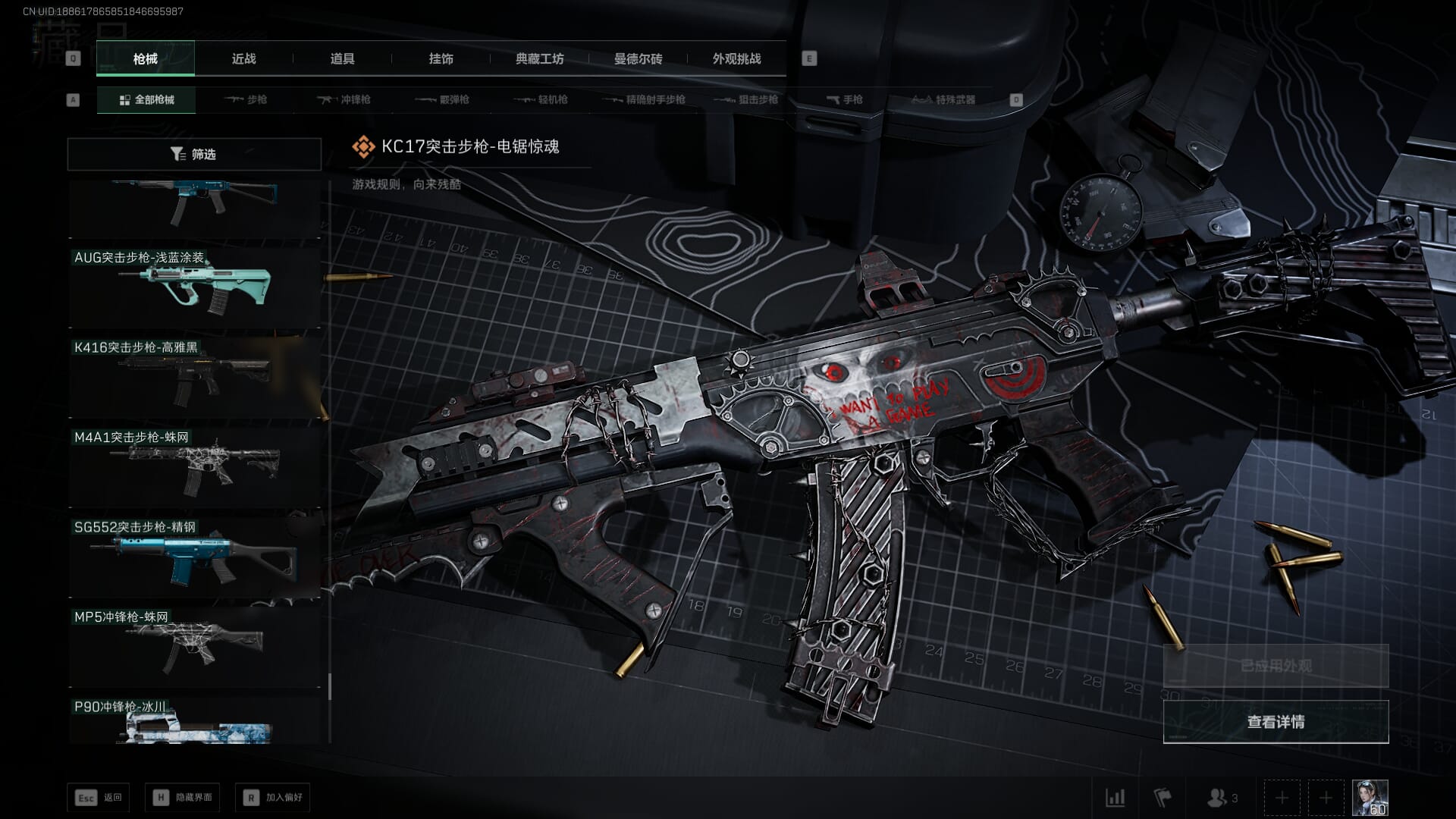
Task: Switch to the 外观挑战 challenges tab
Action: (736, 59)
